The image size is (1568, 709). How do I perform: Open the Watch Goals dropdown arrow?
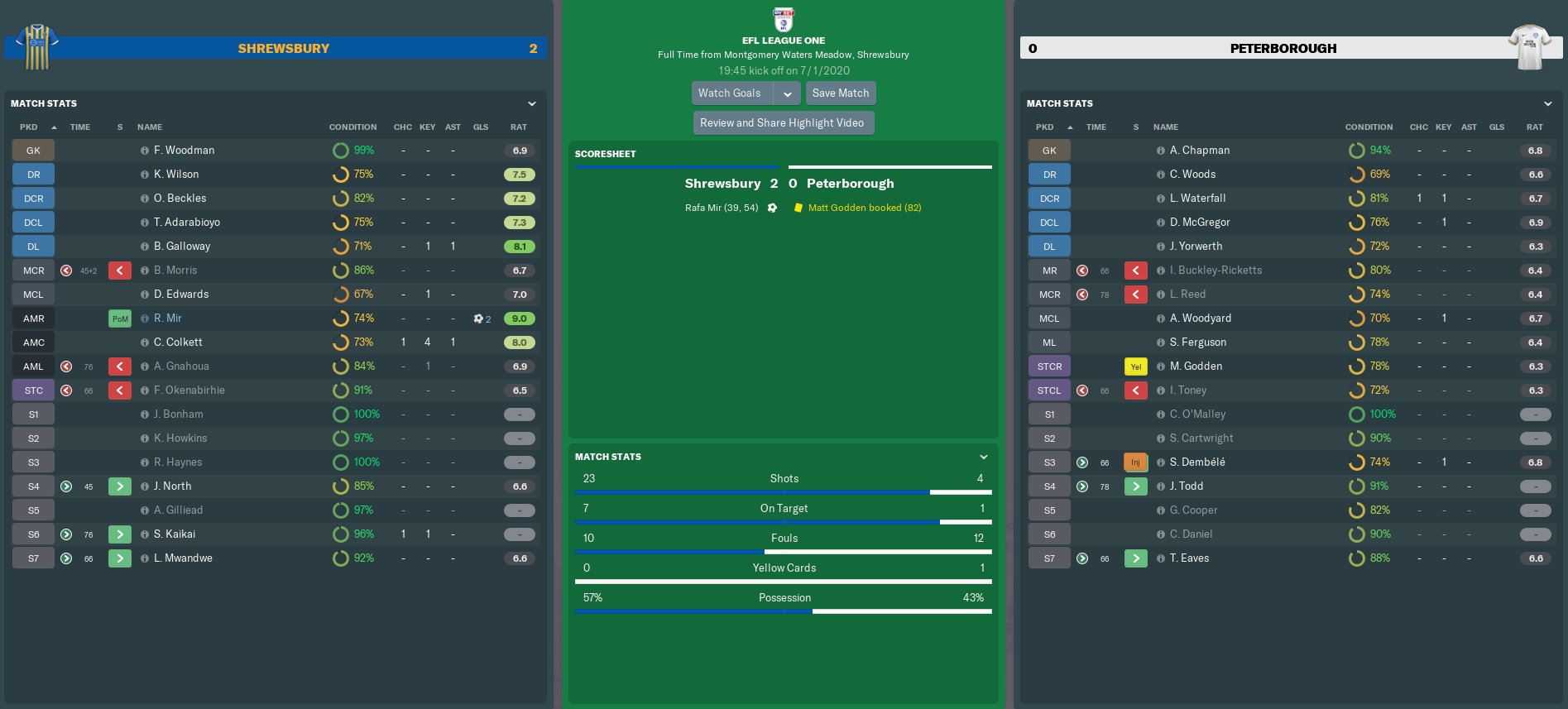tap(788, 93)
